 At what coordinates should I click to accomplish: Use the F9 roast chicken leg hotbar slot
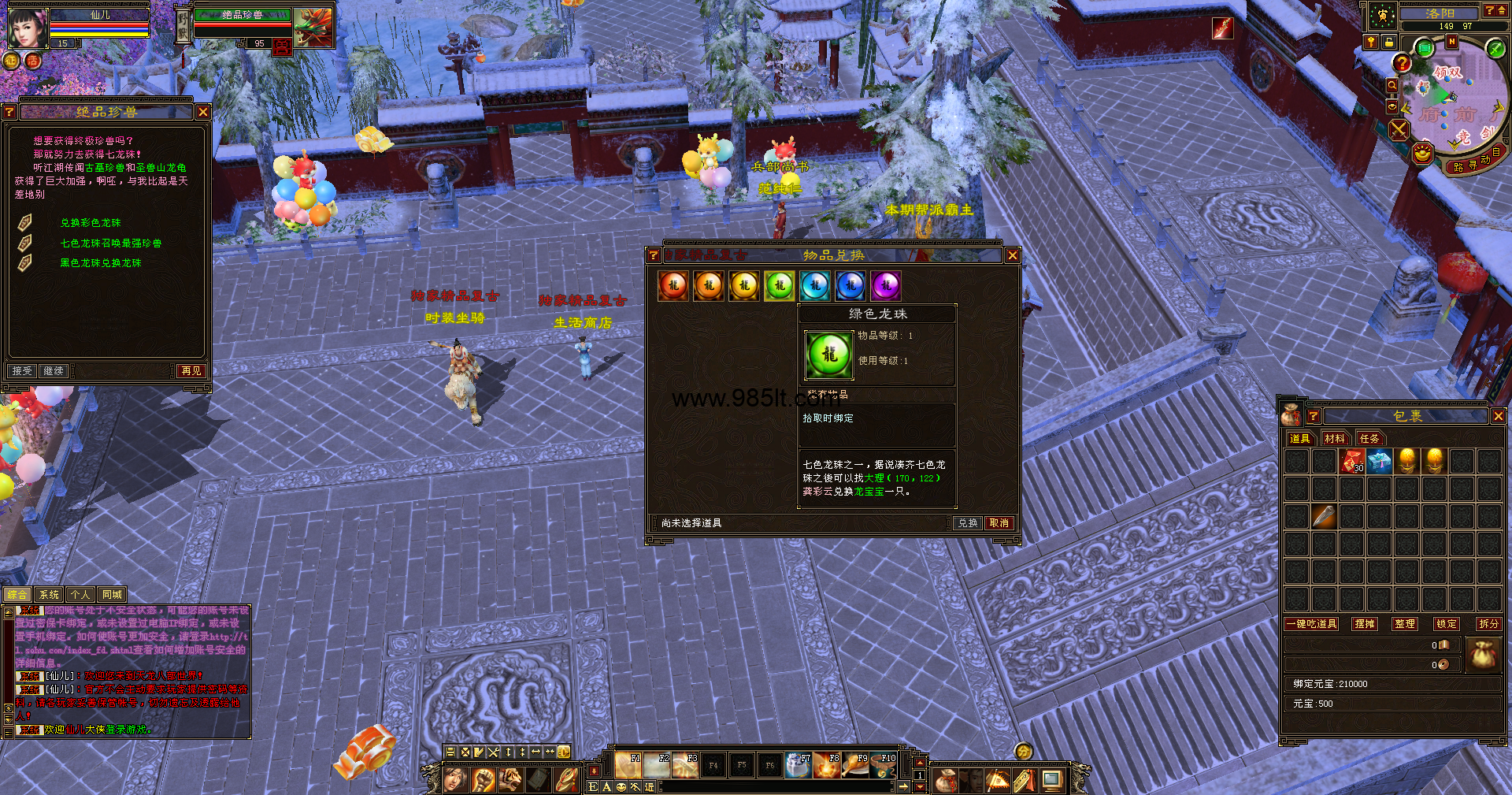(x=856, y=765)
